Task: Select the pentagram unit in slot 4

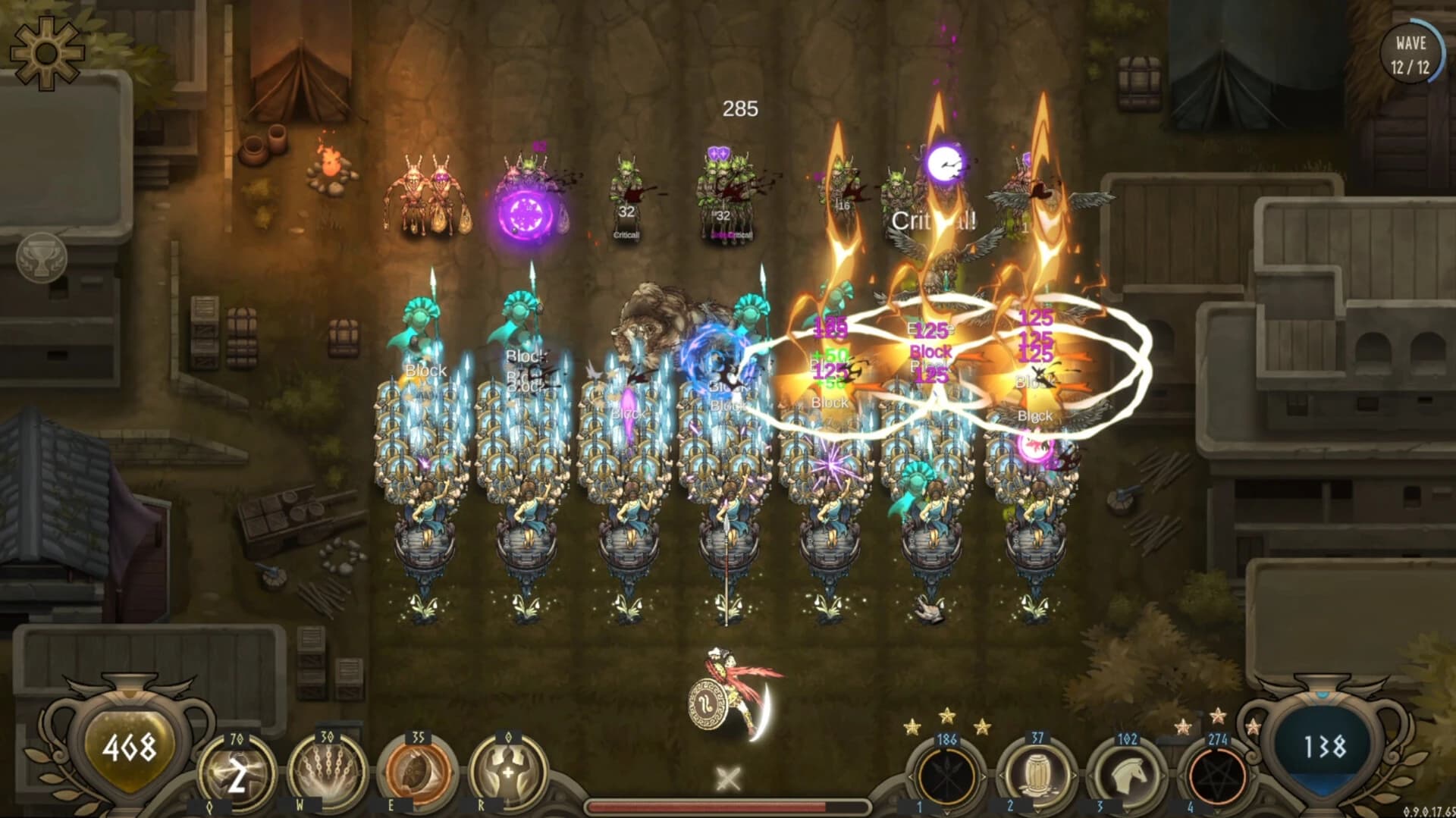Action: pos(1216,776)
